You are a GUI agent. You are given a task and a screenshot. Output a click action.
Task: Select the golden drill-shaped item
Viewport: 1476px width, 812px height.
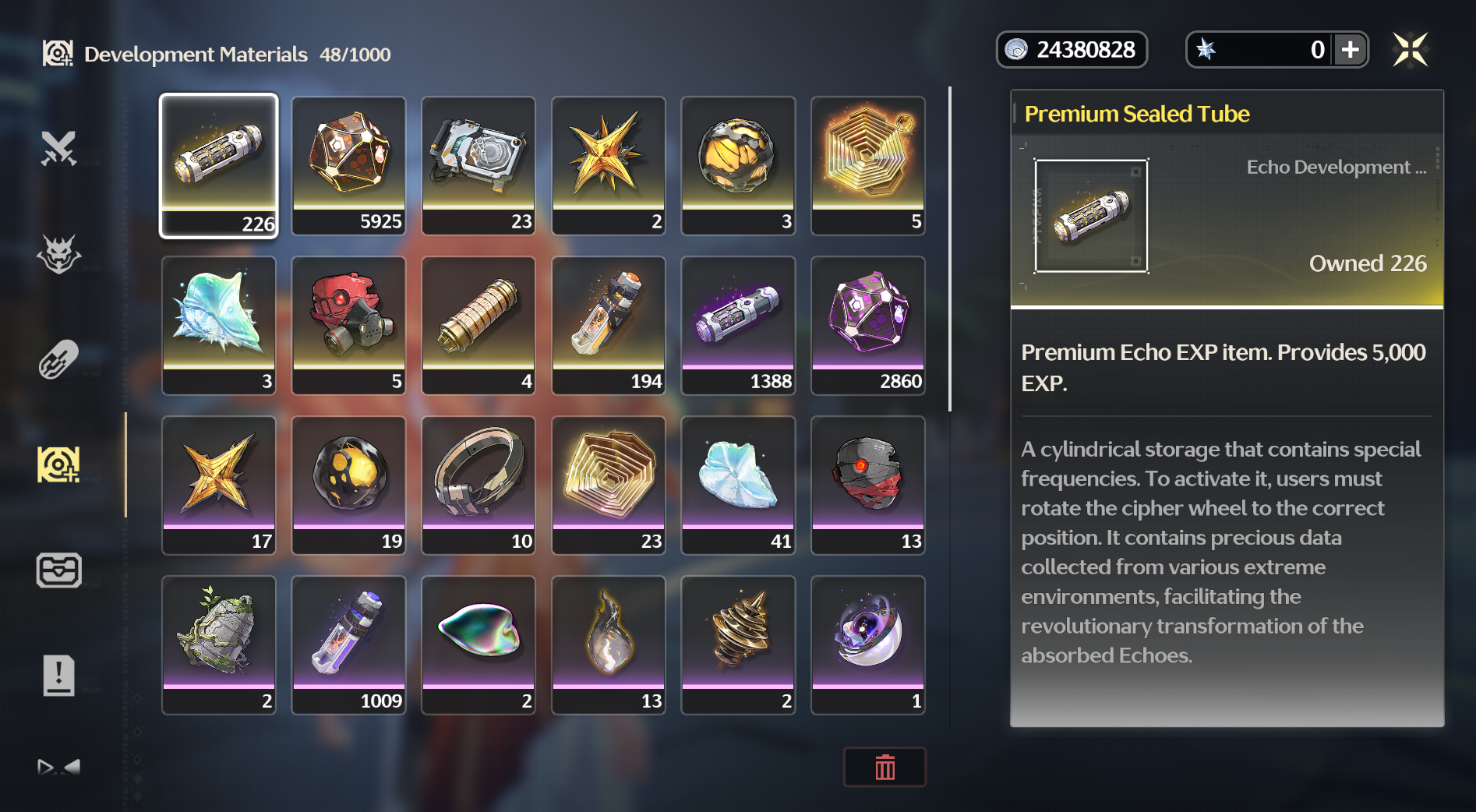pos(738,644)
